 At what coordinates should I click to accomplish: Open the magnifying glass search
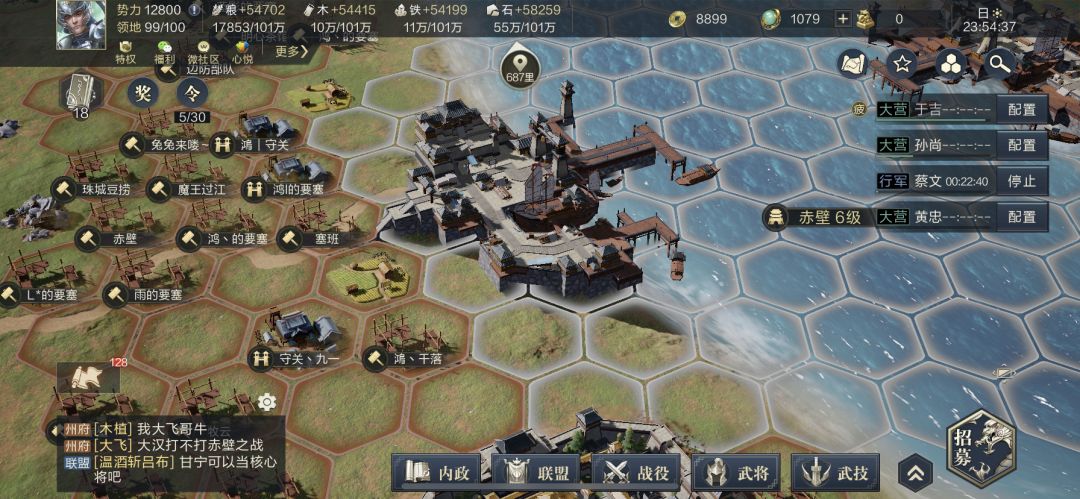(x=998, y=65)
